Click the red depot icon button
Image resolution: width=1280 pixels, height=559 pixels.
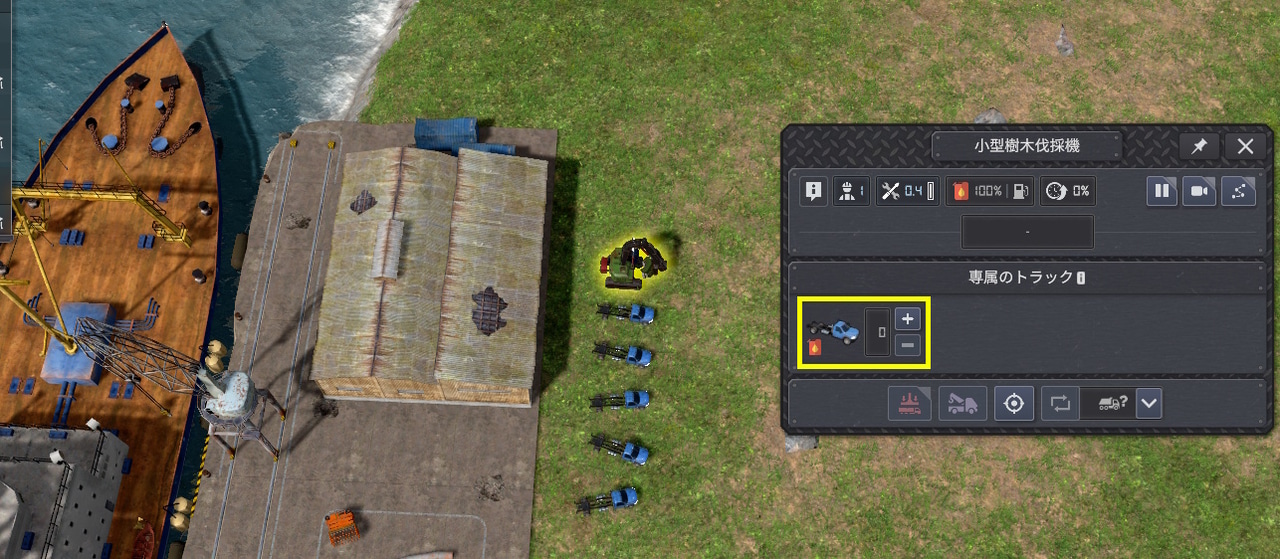[908, 404]
